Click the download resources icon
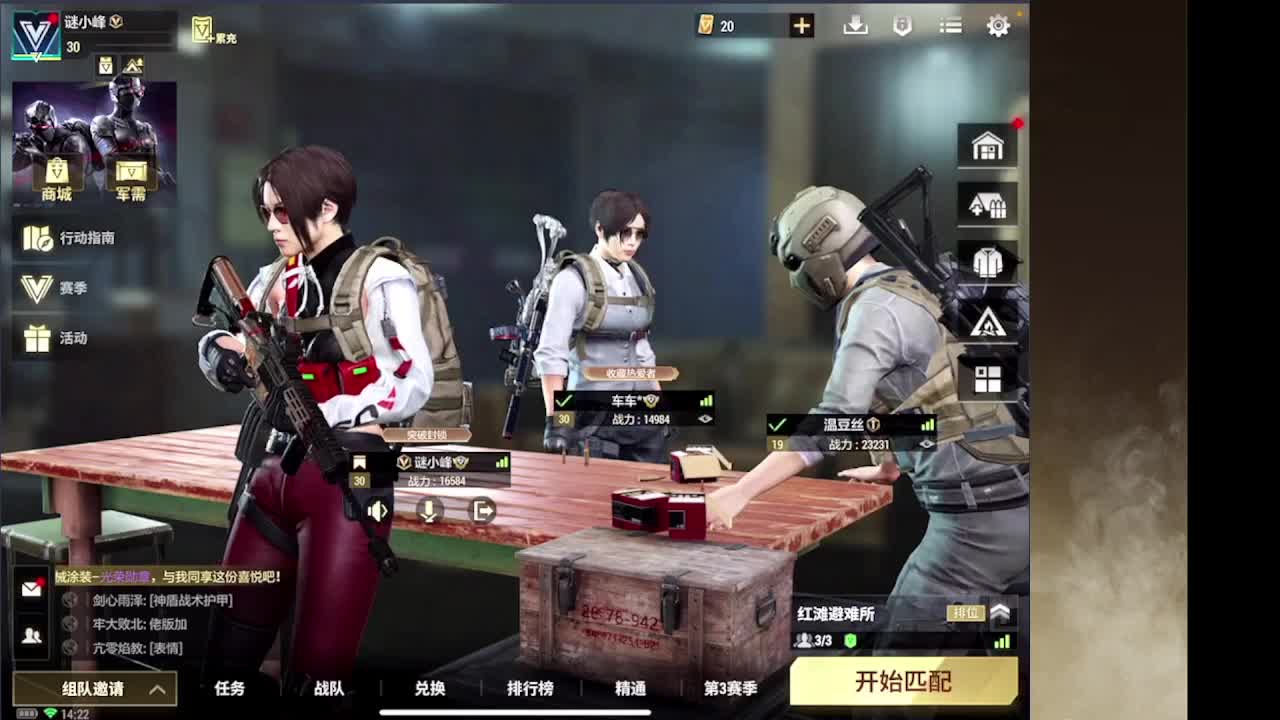The width and height of the screenshot is (1280, 720). tap(856, 26)
